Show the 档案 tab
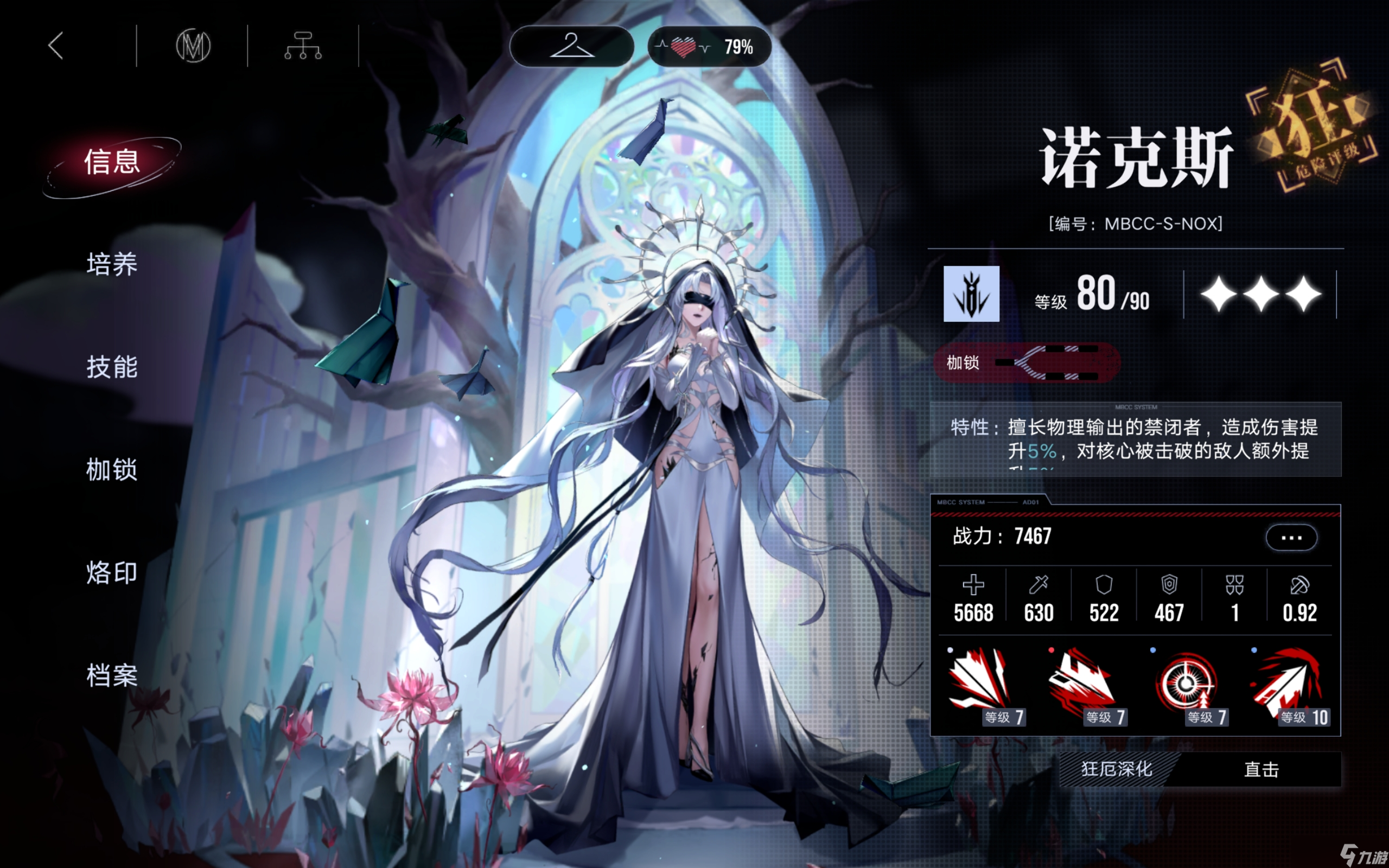The image size is (1389, 868). coord(112,676)
